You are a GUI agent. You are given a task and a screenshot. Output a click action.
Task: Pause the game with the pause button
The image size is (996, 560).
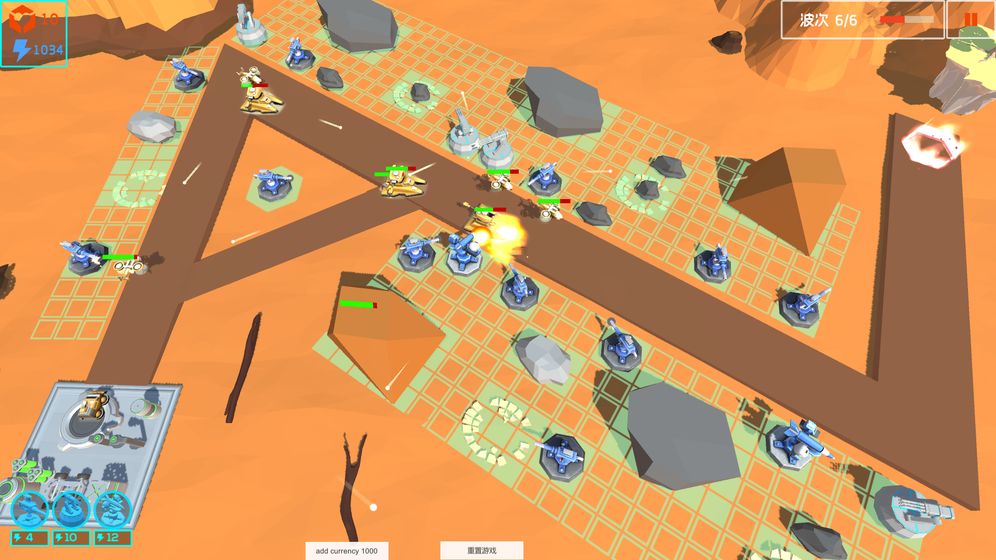970,19
